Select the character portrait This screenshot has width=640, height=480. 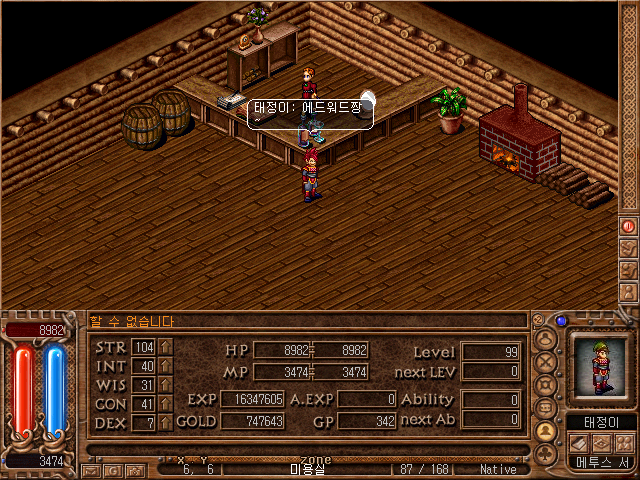[x=599, y=367]
